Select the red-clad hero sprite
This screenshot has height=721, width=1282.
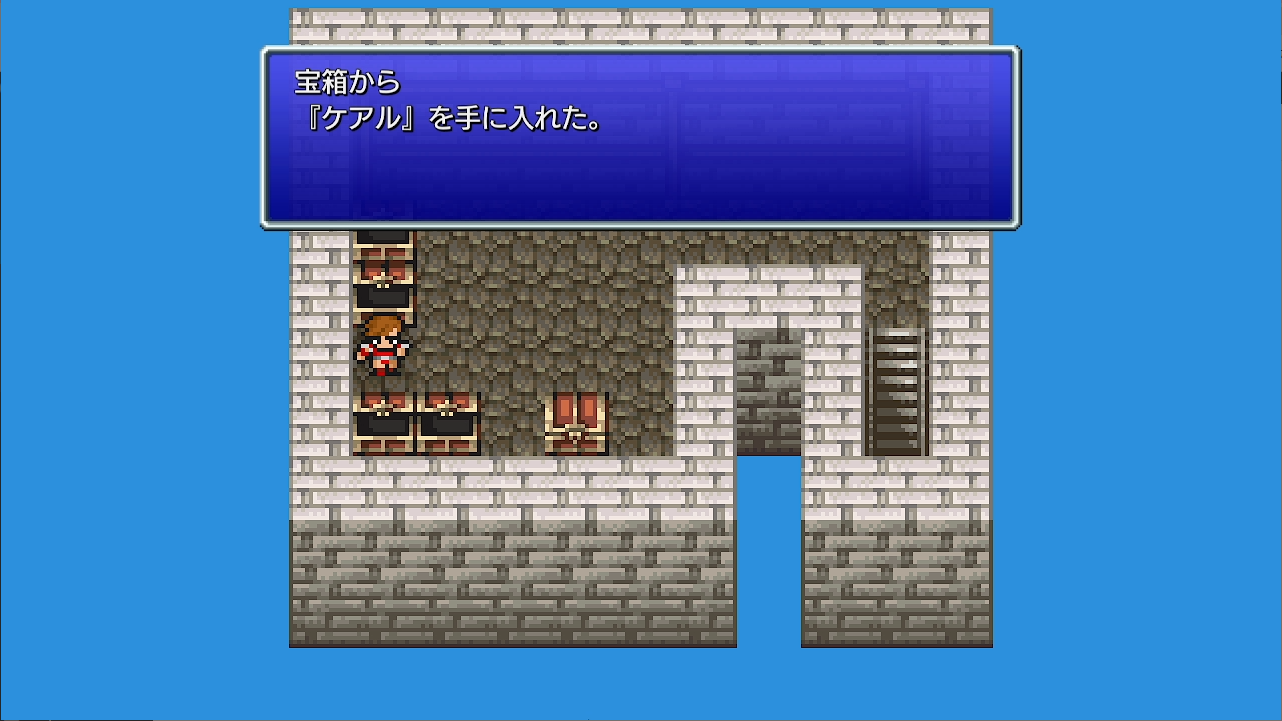coord(383,348)
